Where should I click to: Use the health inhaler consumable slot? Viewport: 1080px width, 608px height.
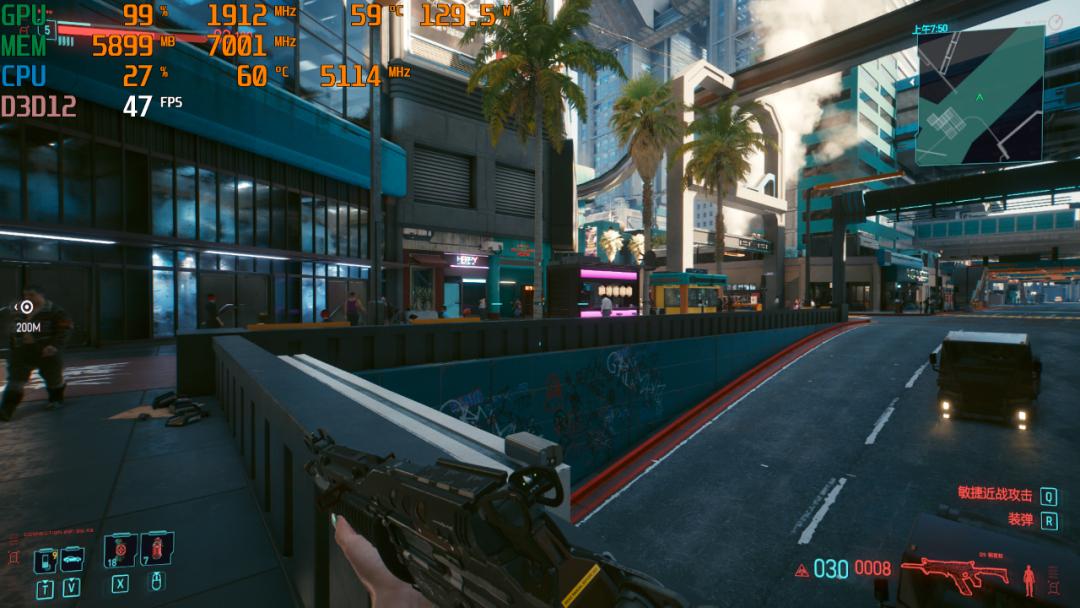point(120,551)
